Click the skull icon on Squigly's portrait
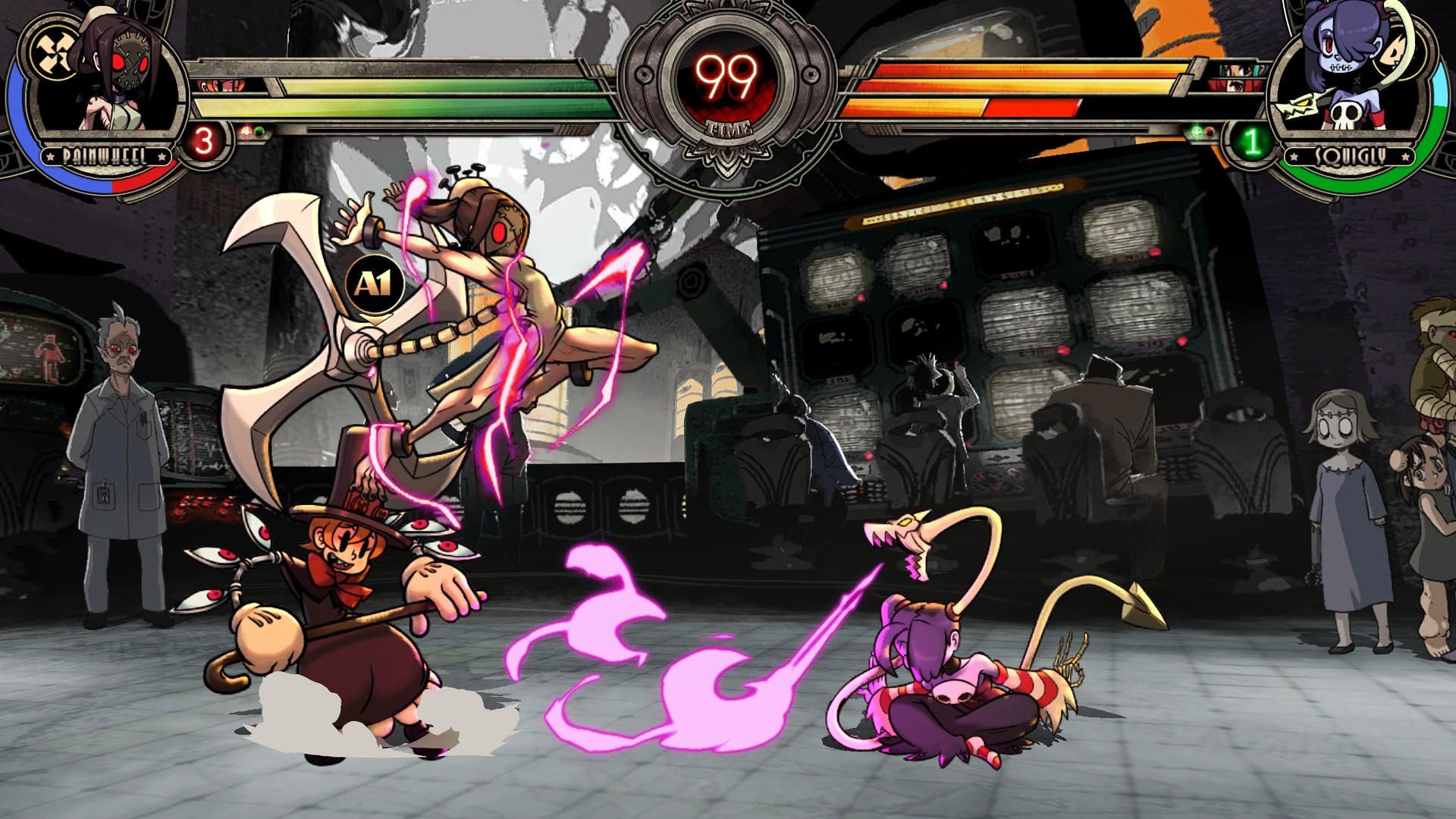The image size is (1456, 819). pyautogui.click(x=1345, y=114)
